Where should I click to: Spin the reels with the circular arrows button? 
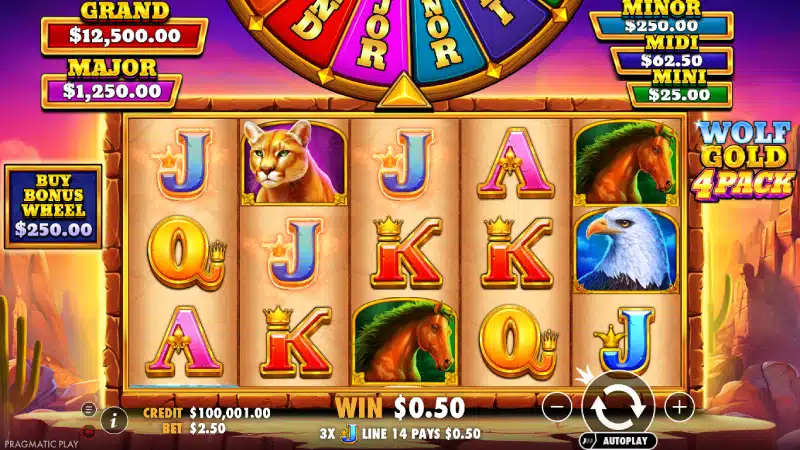point(618,405)
